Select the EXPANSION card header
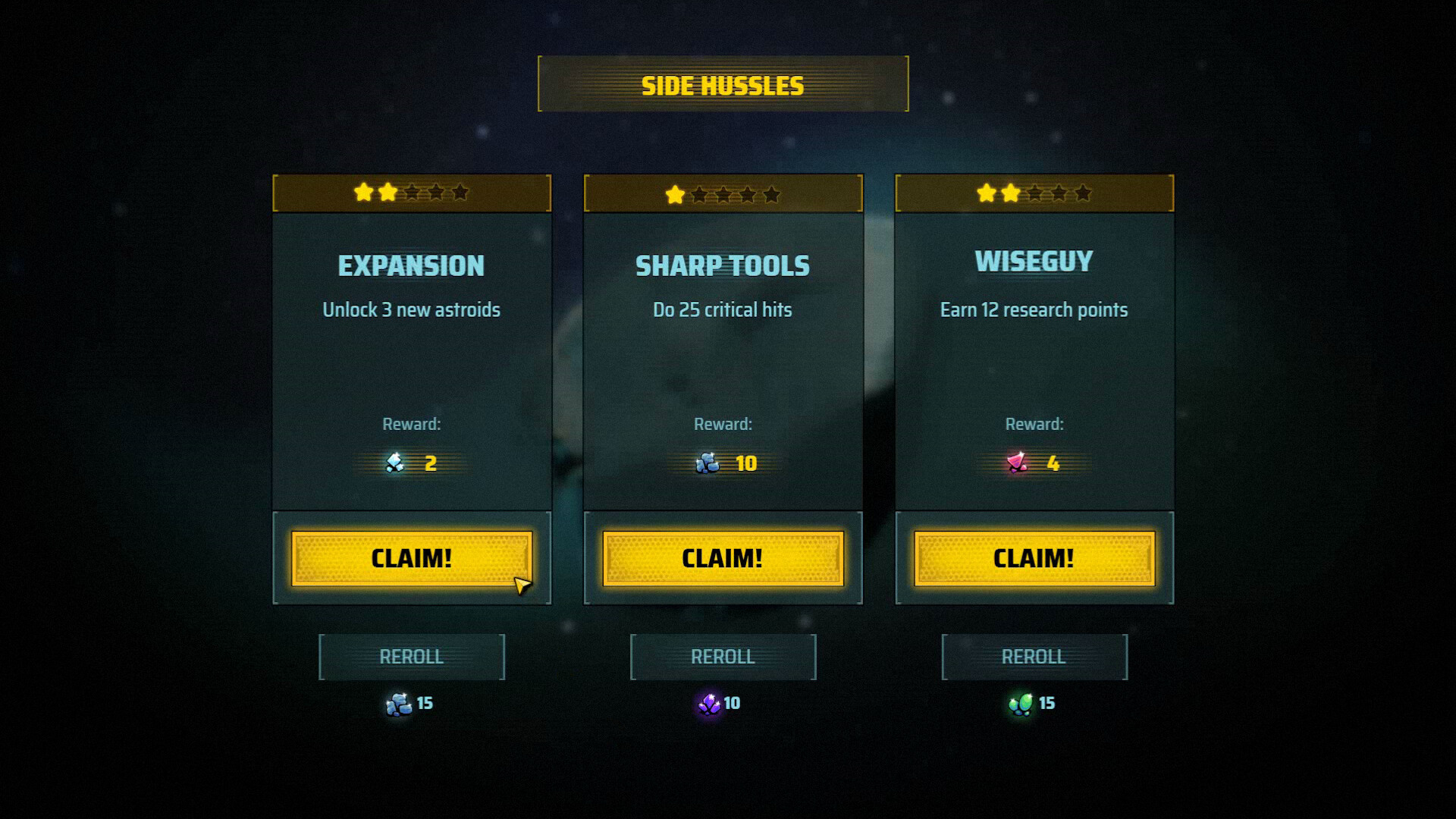 (x=411, y=265)
